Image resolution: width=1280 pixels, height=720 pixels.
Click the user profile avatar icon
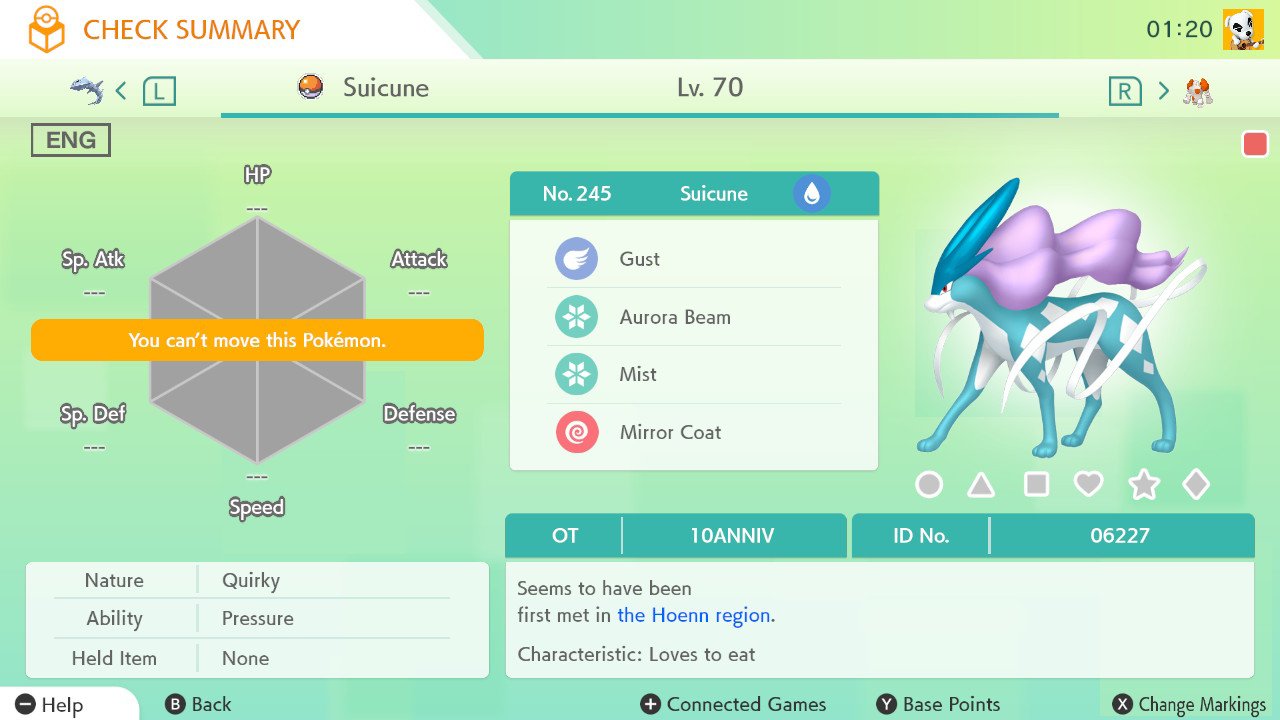[1243, 30]
